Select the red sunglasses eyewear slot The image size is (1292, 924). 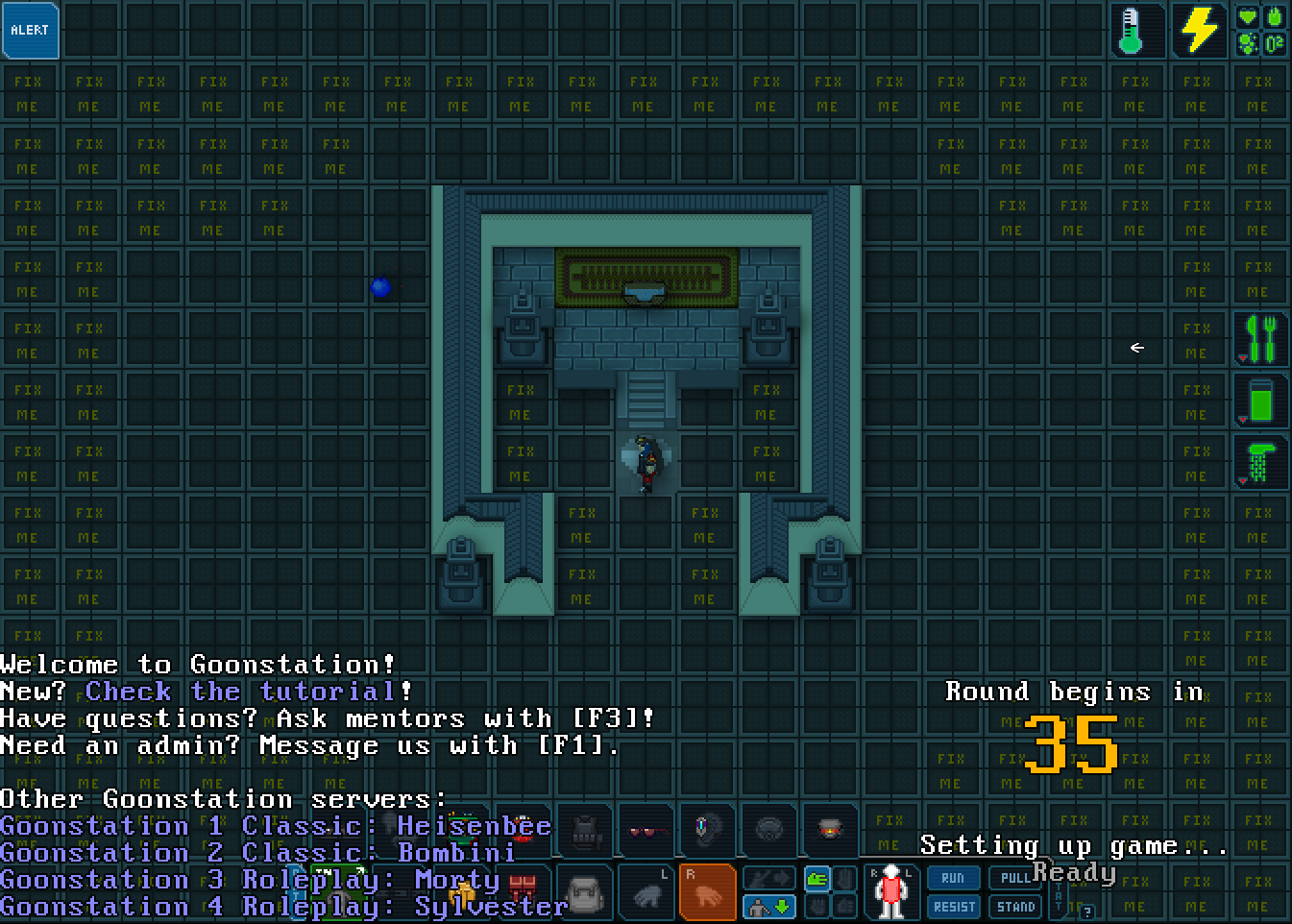(646, 831)
